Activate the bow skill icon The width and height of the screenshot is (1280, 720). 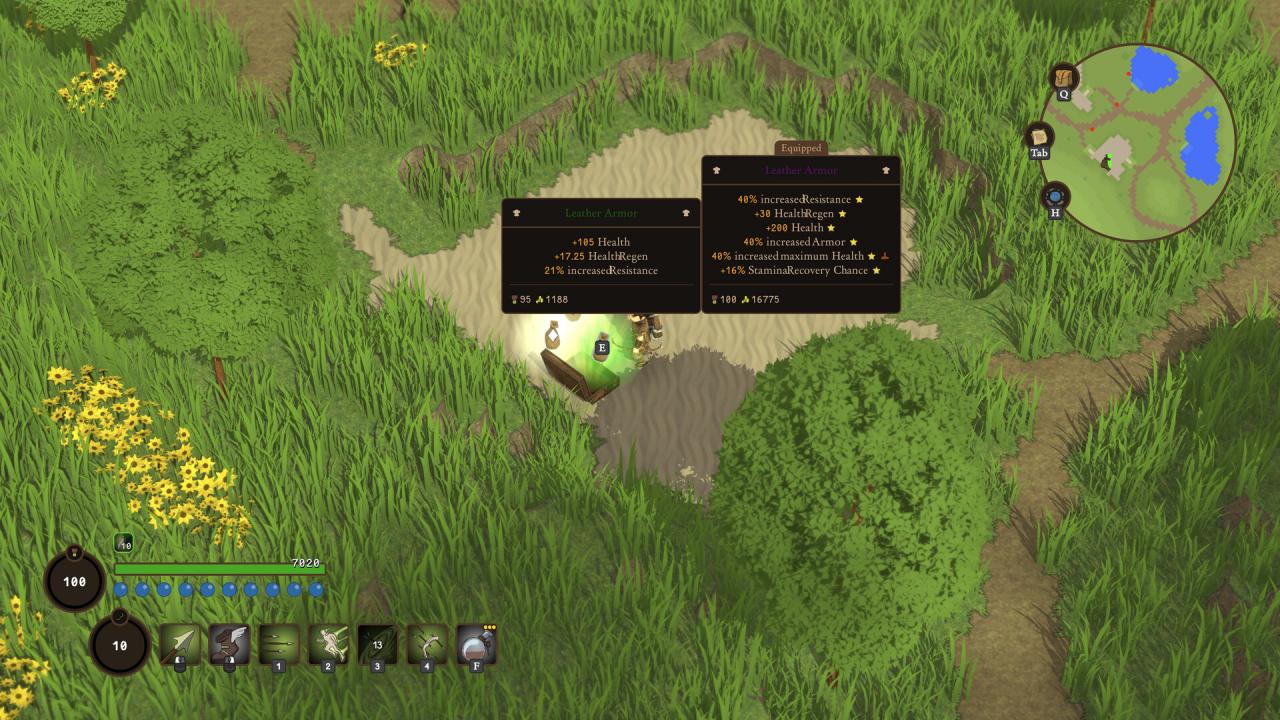pos(427,644)
